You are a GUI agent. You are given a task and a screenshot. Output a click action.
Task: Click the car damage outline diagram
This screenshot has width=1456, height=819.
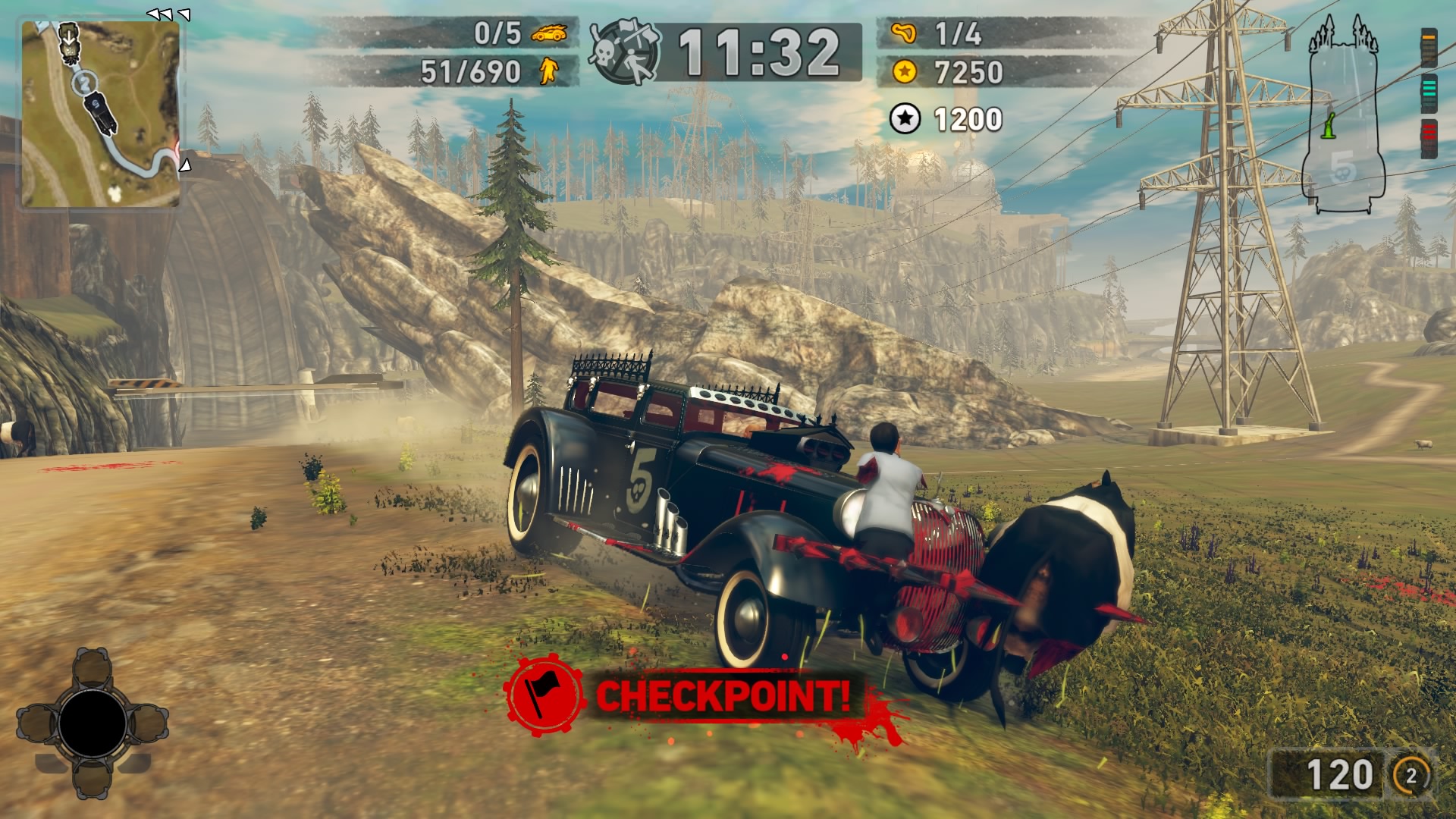[1344, 114]
